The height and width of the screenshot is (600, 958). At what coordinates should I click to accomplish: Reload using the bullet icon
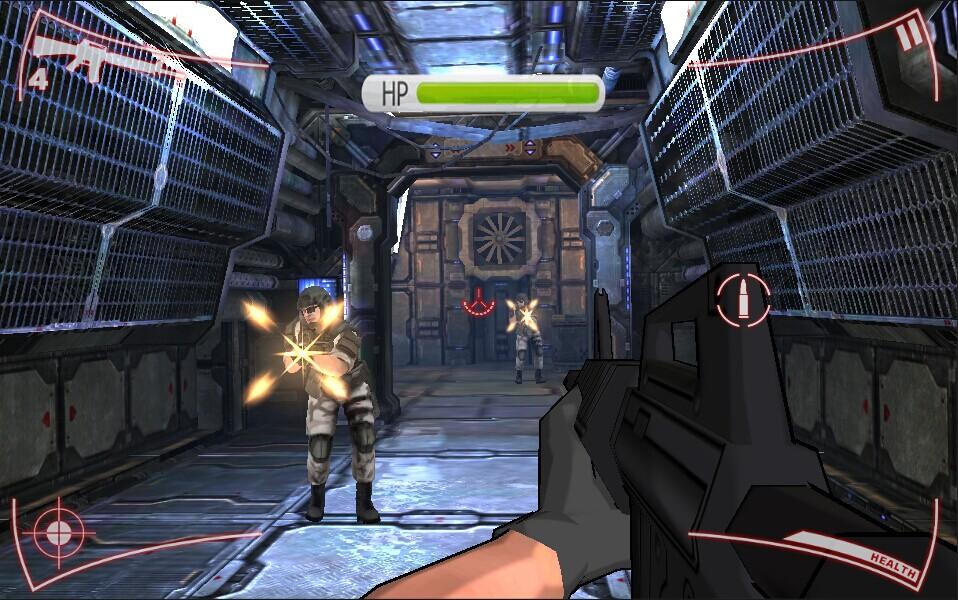point(743,299)
